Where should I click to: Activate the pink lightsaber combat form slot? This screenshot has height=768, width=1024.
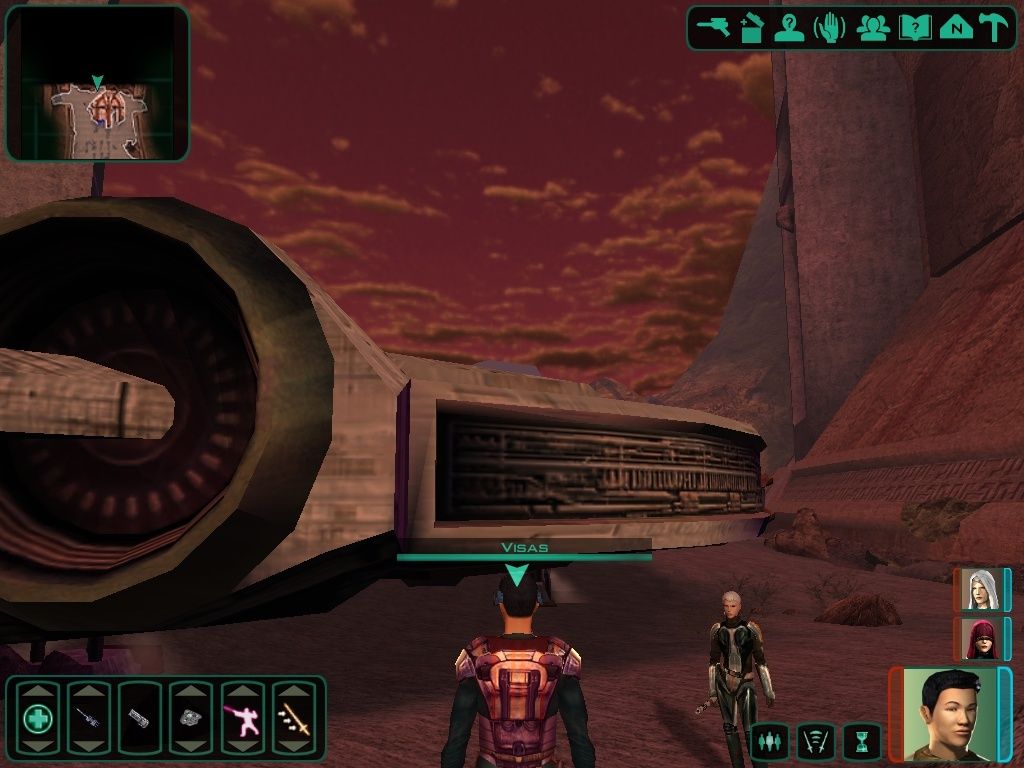click(242, 717)
